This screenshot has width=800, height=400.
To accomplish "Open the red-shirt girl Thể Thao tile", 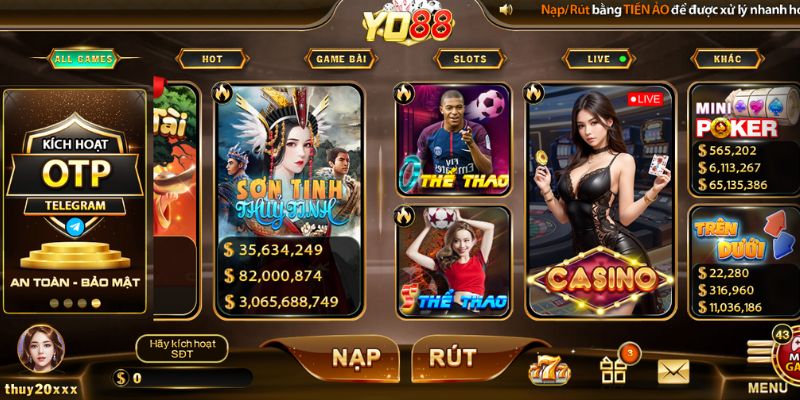I will 453,260.
